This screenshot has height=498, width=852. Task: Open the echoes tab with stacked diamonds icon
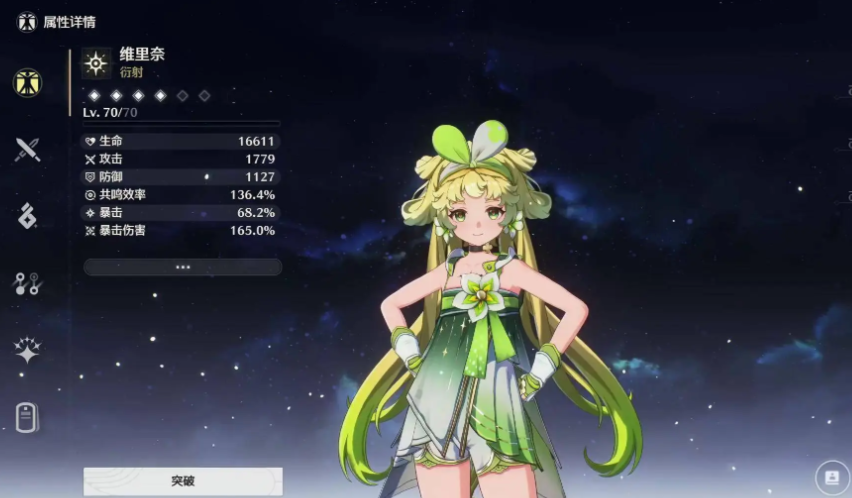coord(27,216)
